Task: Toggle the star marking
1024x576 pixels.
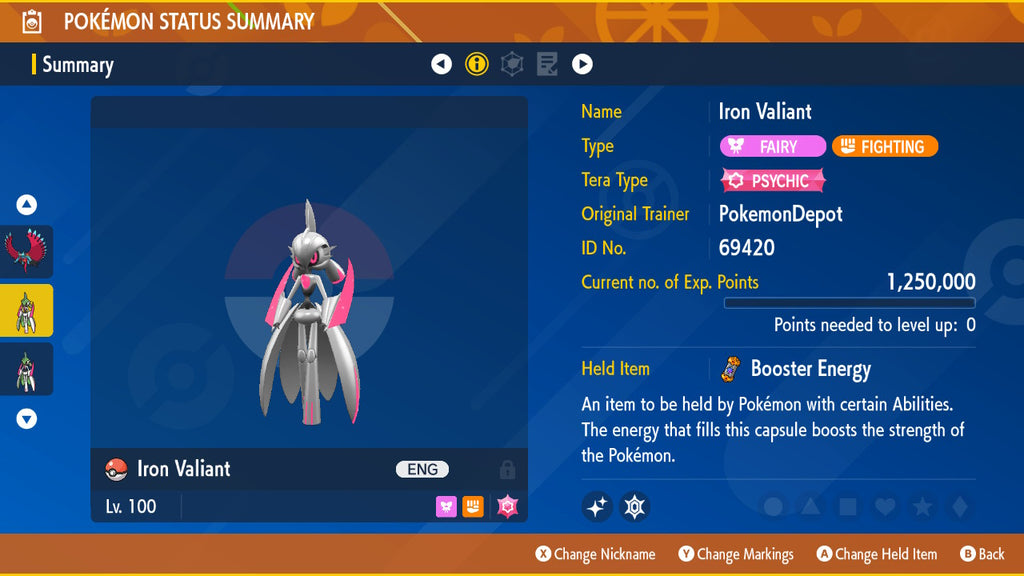Action: point(922,507)
